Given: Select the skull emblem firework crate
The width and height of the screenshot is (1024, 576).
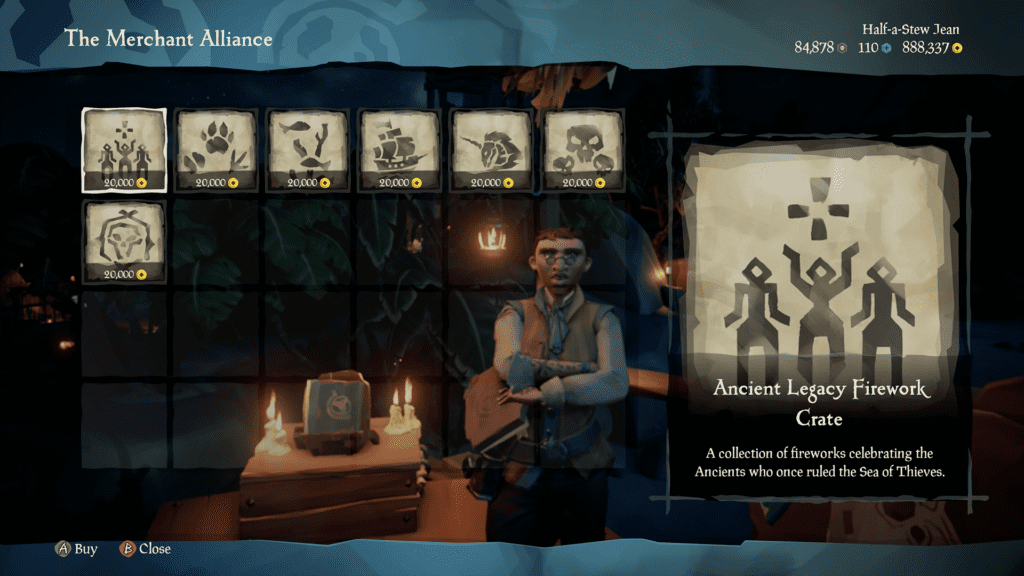Looking at the screenshot, I should click(124, 242).
